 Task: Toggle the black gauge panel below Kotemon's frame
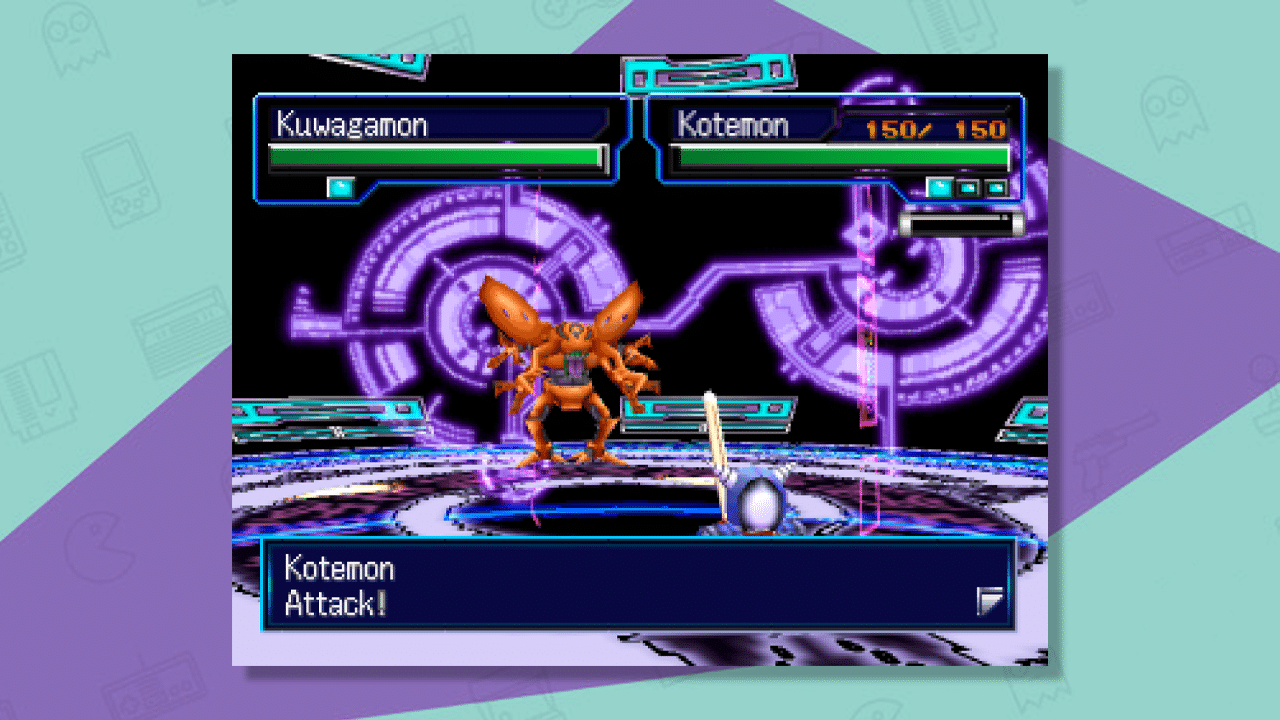(960, 222)
